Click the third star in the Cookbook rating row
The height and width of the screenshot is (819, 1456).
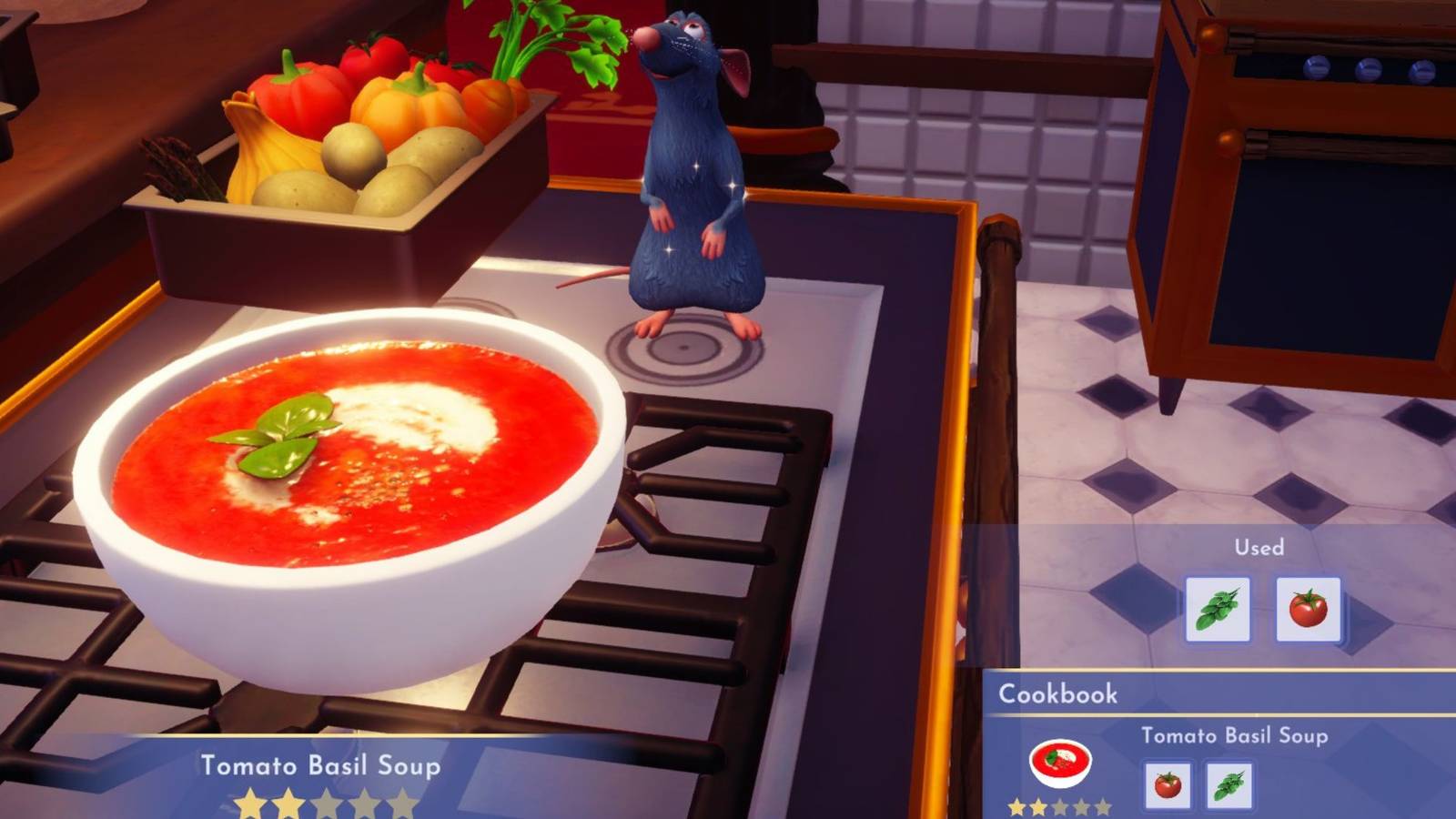(x=1058, y=804)
